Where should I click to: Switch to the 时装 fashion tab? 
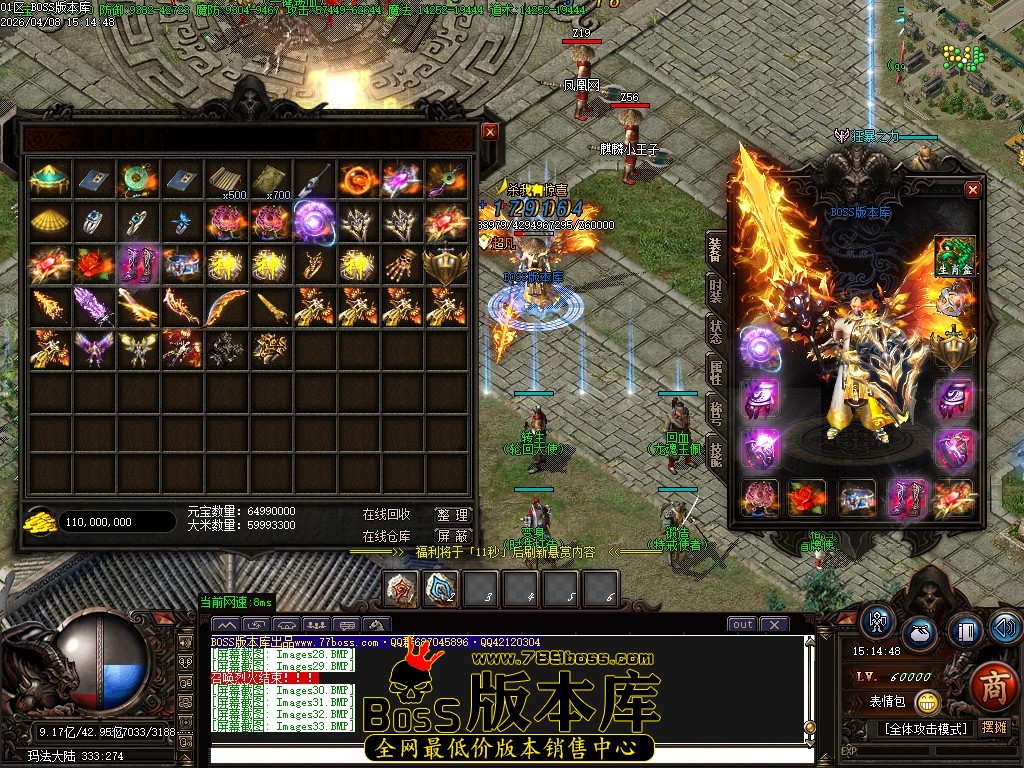[x=715, y=290]
